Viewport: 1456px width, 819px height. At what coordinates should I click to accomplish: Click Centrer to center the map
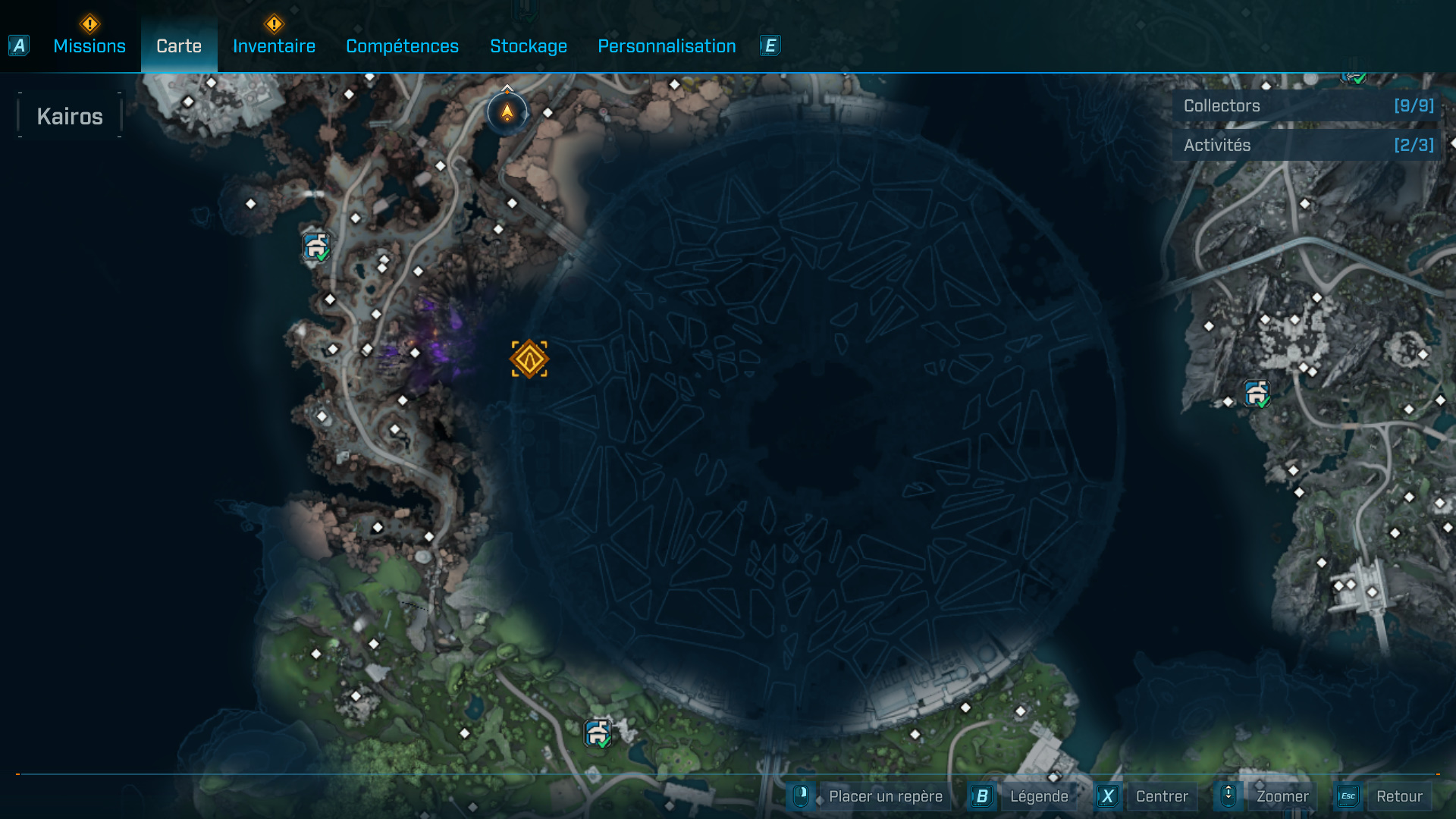click(x=1161, y=796)
